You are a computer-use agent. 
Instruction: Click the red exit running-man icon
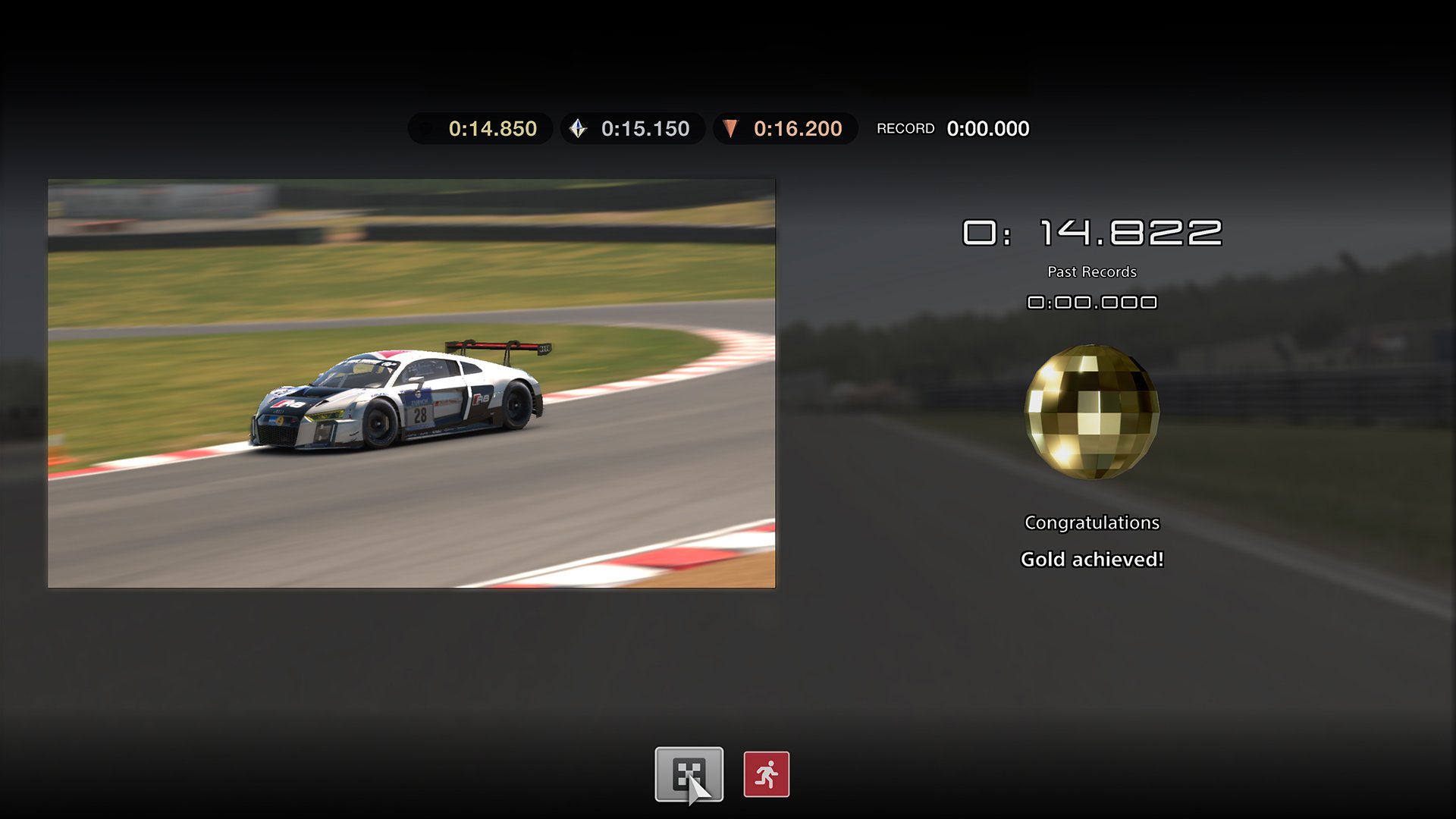pyautogui.click(x=766, y=775)
